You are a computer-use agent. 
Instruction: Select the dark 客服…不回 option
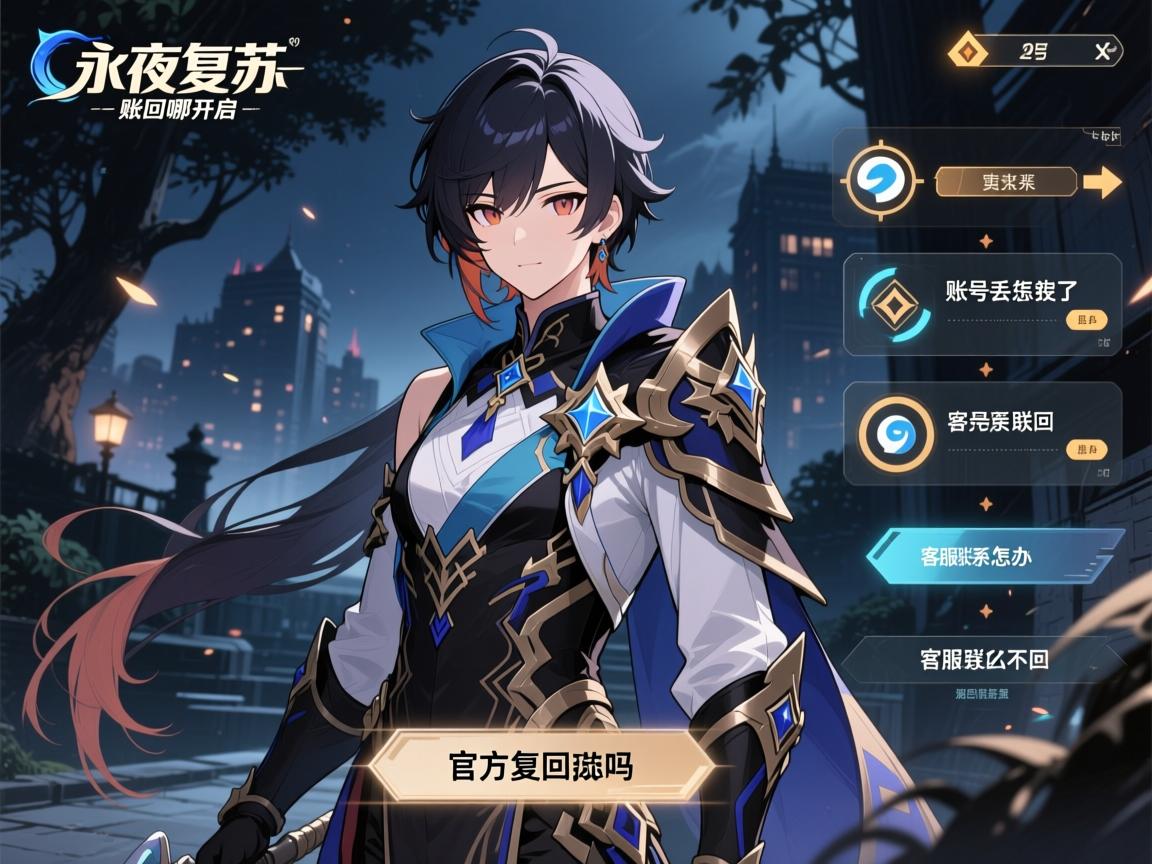[x=984, y=659]
